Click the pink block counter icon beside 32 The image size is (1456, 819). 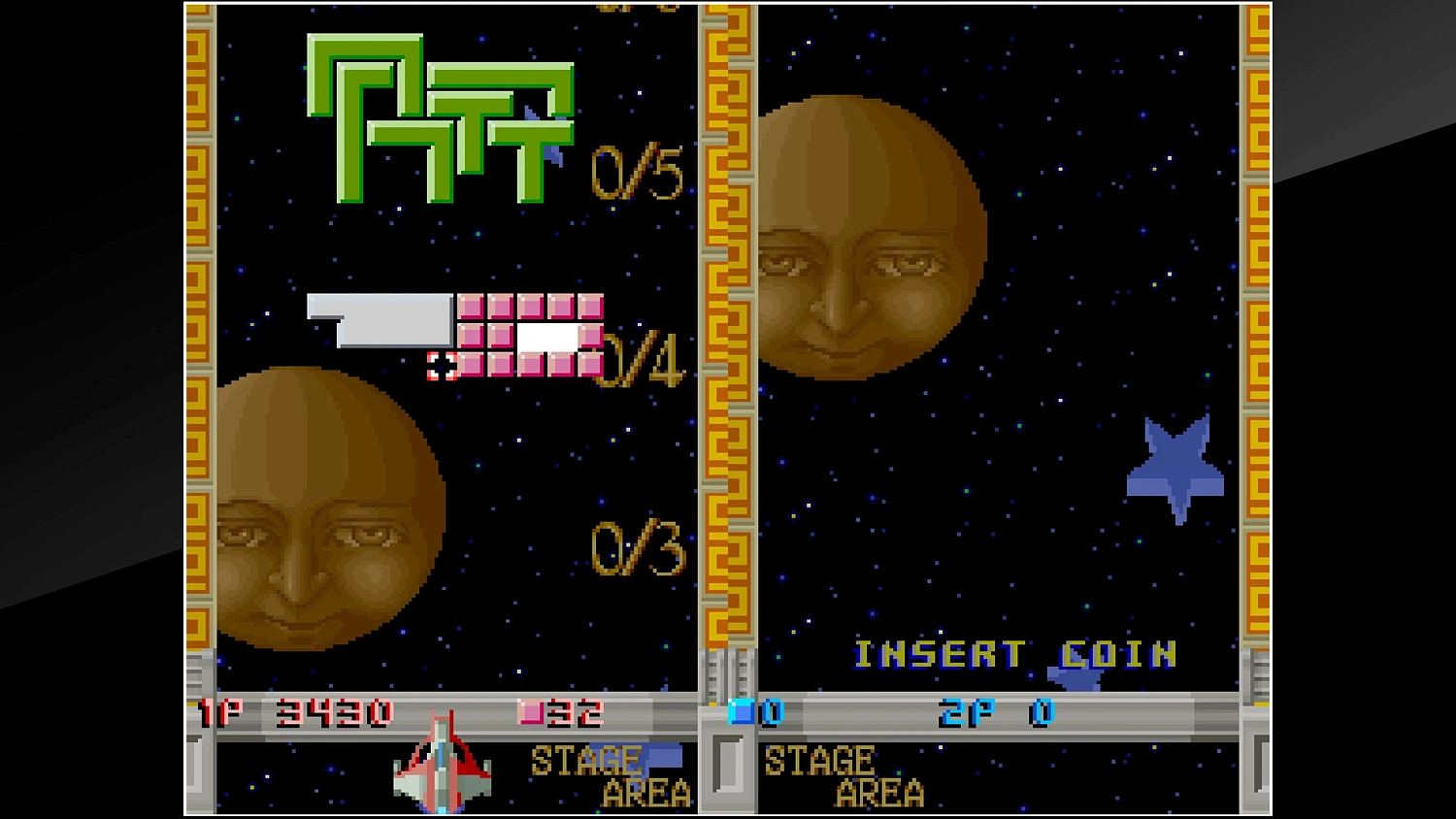click(x=530, y=710)
